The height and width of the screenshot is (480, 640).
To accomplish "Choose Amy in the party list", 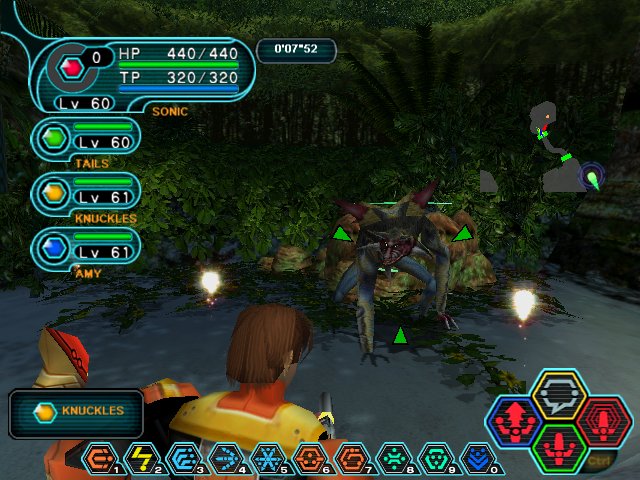I will pos(86,247).
